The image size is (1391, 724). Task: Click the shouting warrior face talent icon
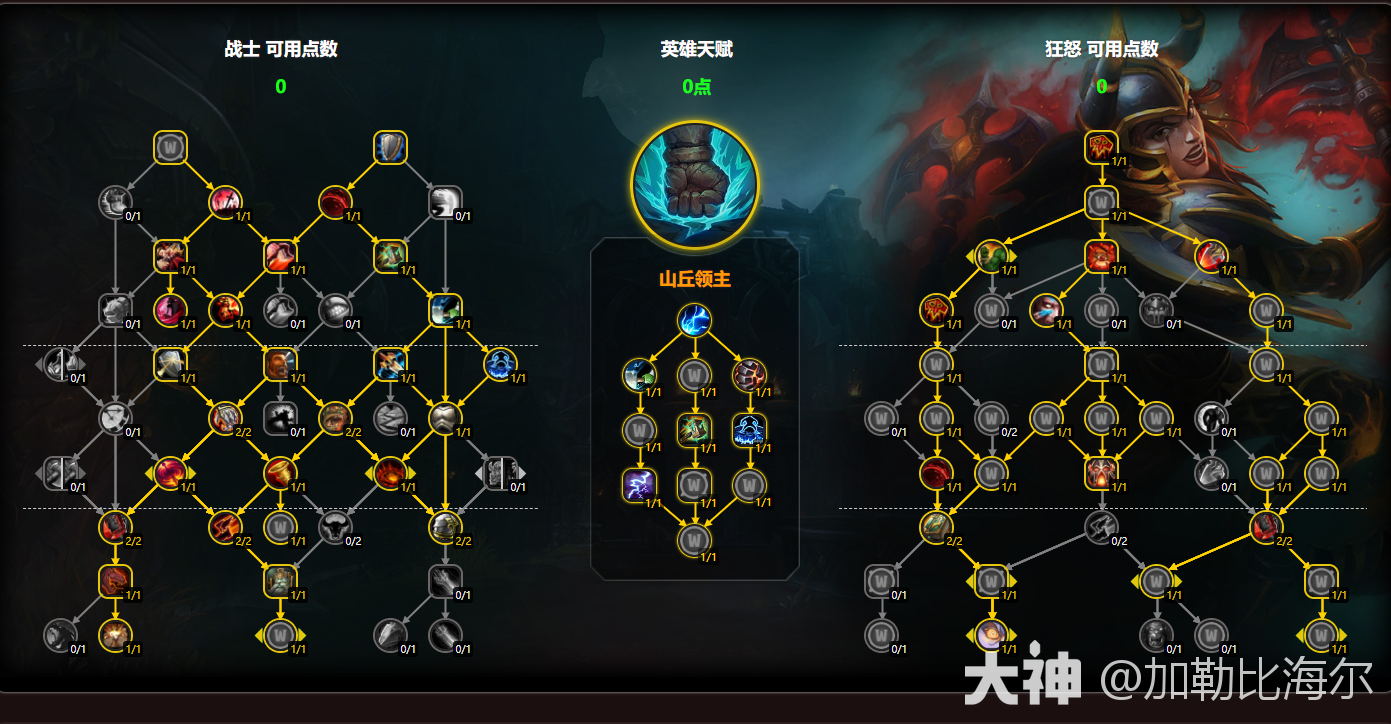click(280, 363)
